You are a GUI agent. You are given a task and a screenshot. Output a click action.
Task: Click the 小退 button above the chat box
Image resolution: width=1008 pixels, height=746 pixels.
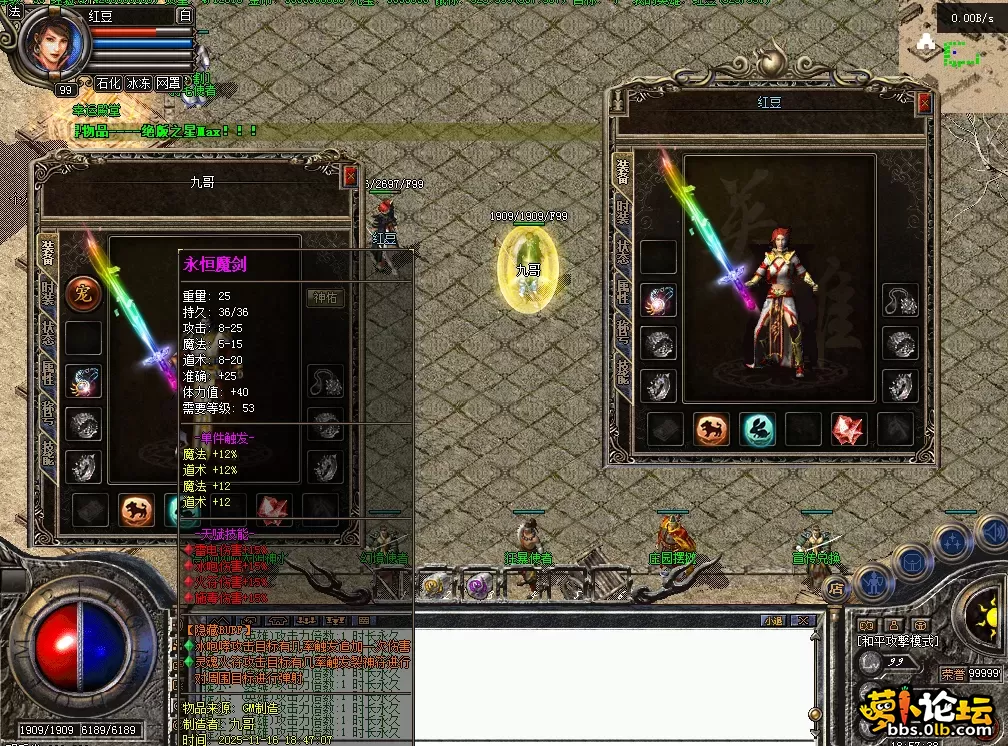point(773,621)
